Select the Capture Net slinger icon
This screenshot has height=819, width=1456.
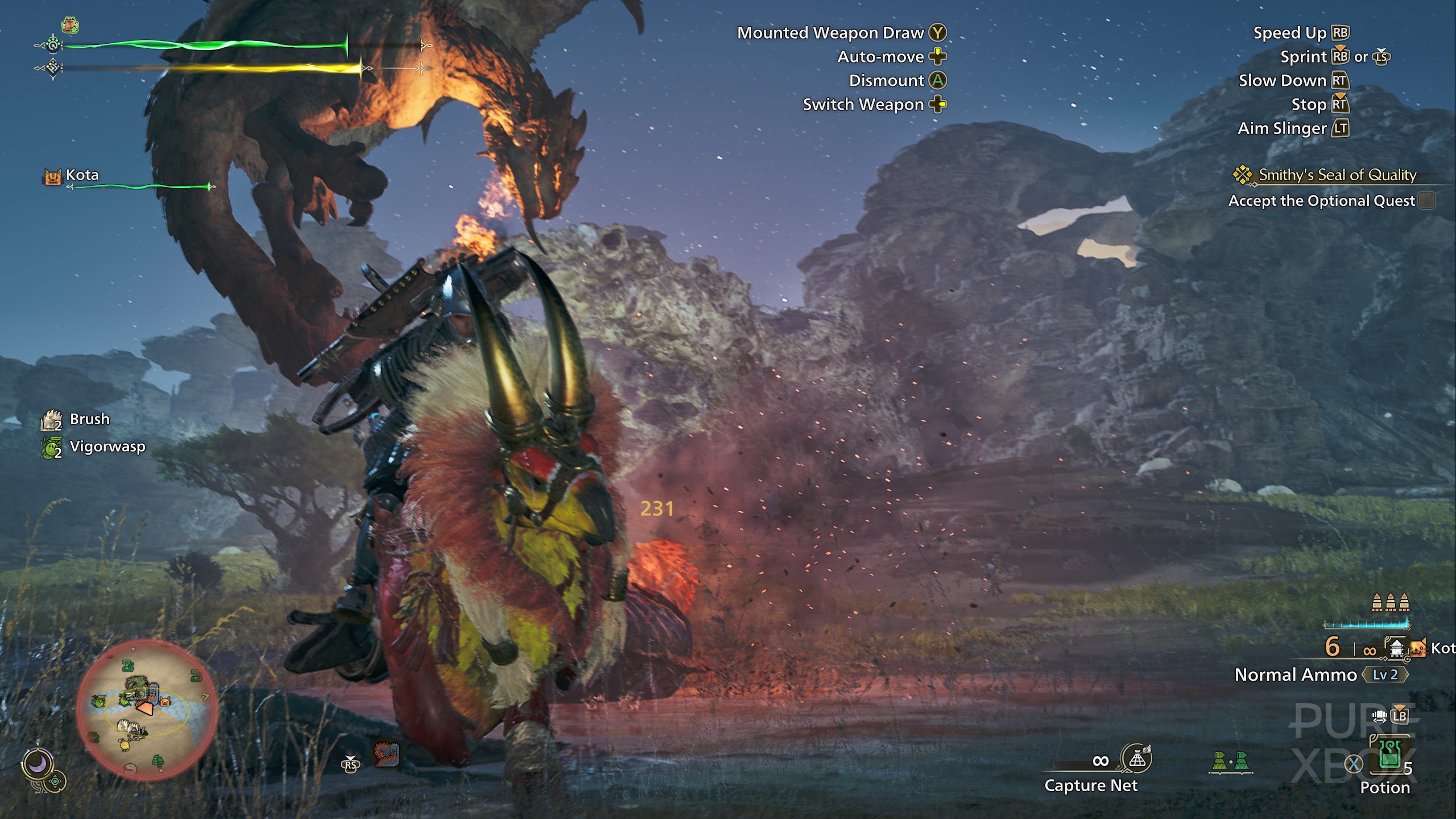point(1136,759)
